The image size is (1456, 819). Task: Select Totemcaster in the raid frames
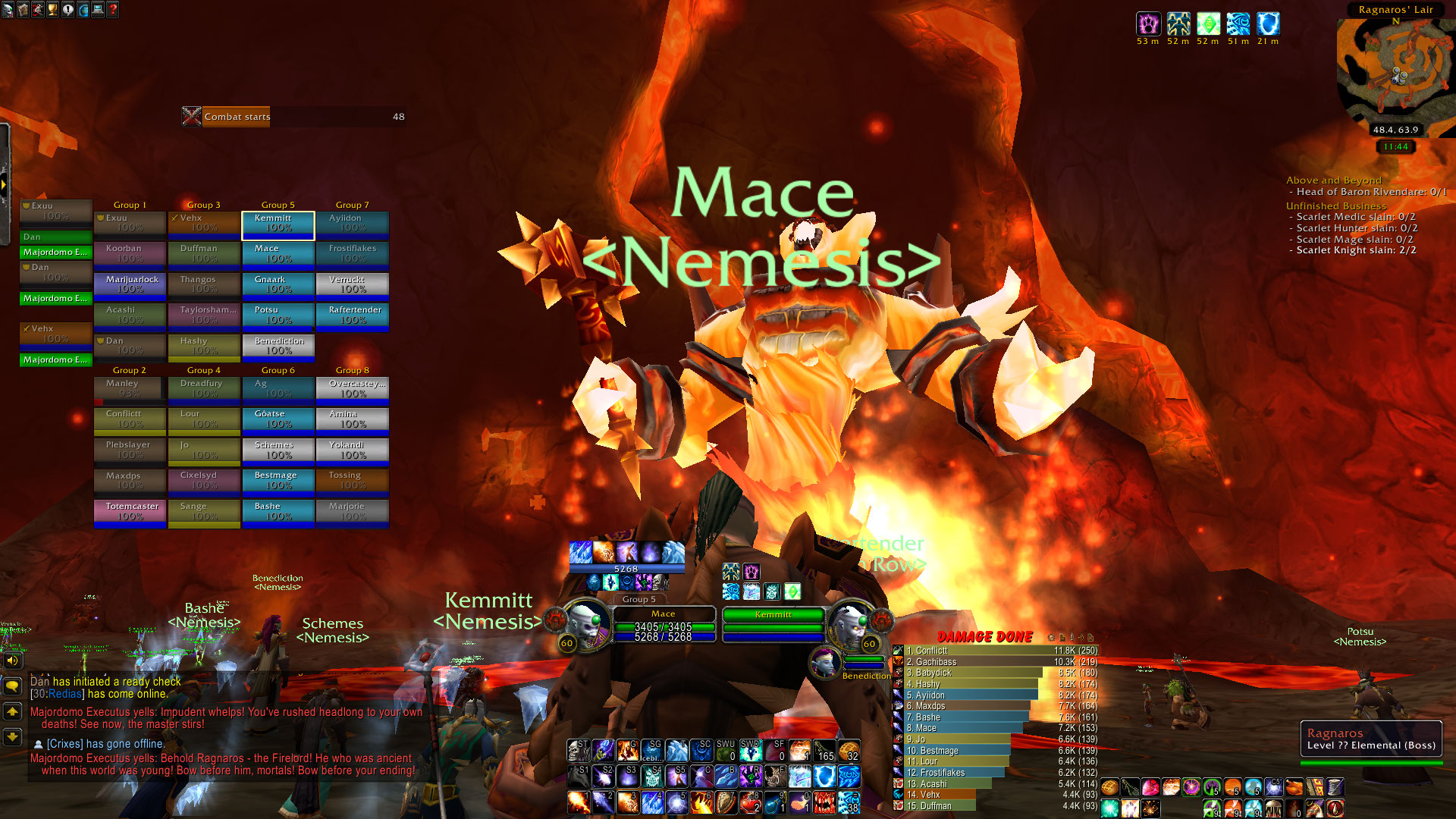[130, 512]
